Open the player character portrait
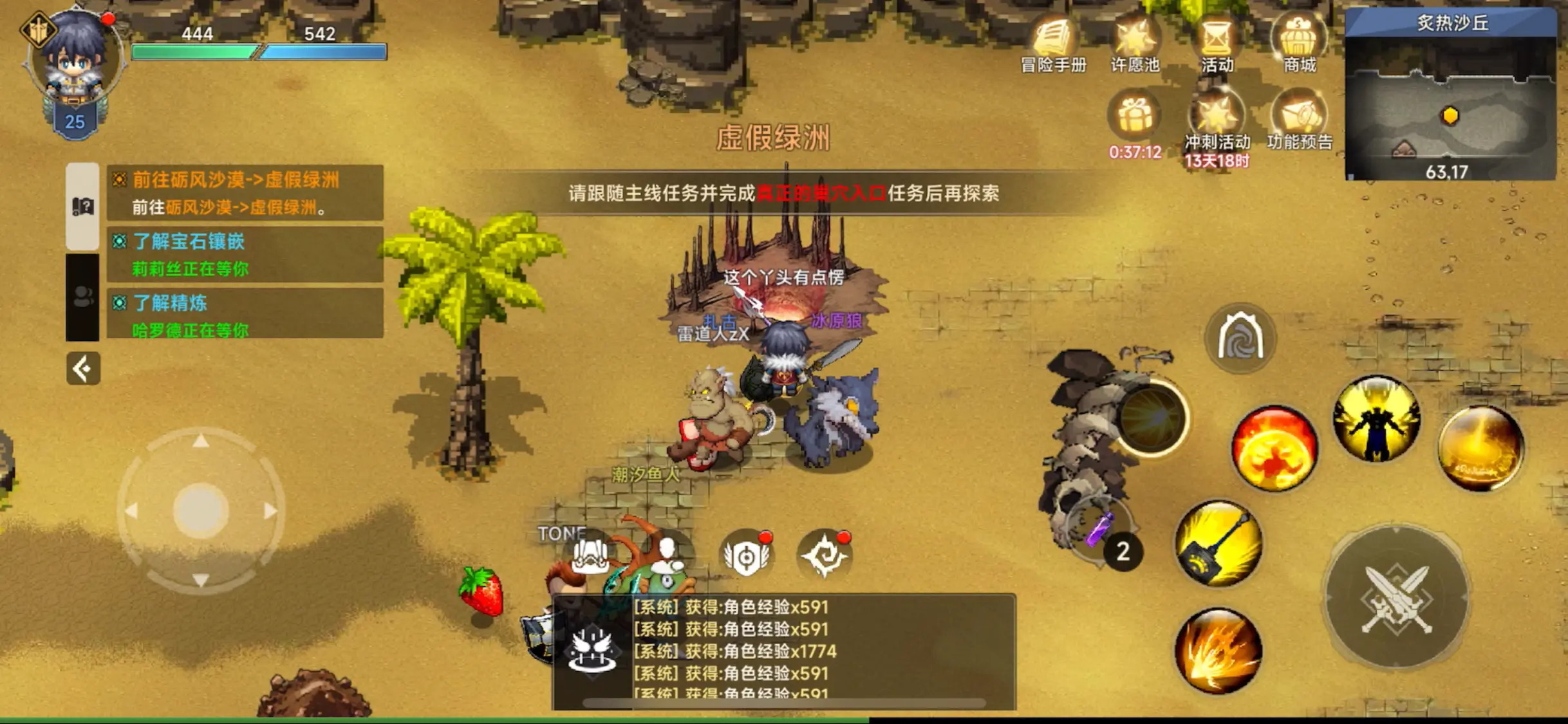The image size is (1568, 724). point(75,61)
